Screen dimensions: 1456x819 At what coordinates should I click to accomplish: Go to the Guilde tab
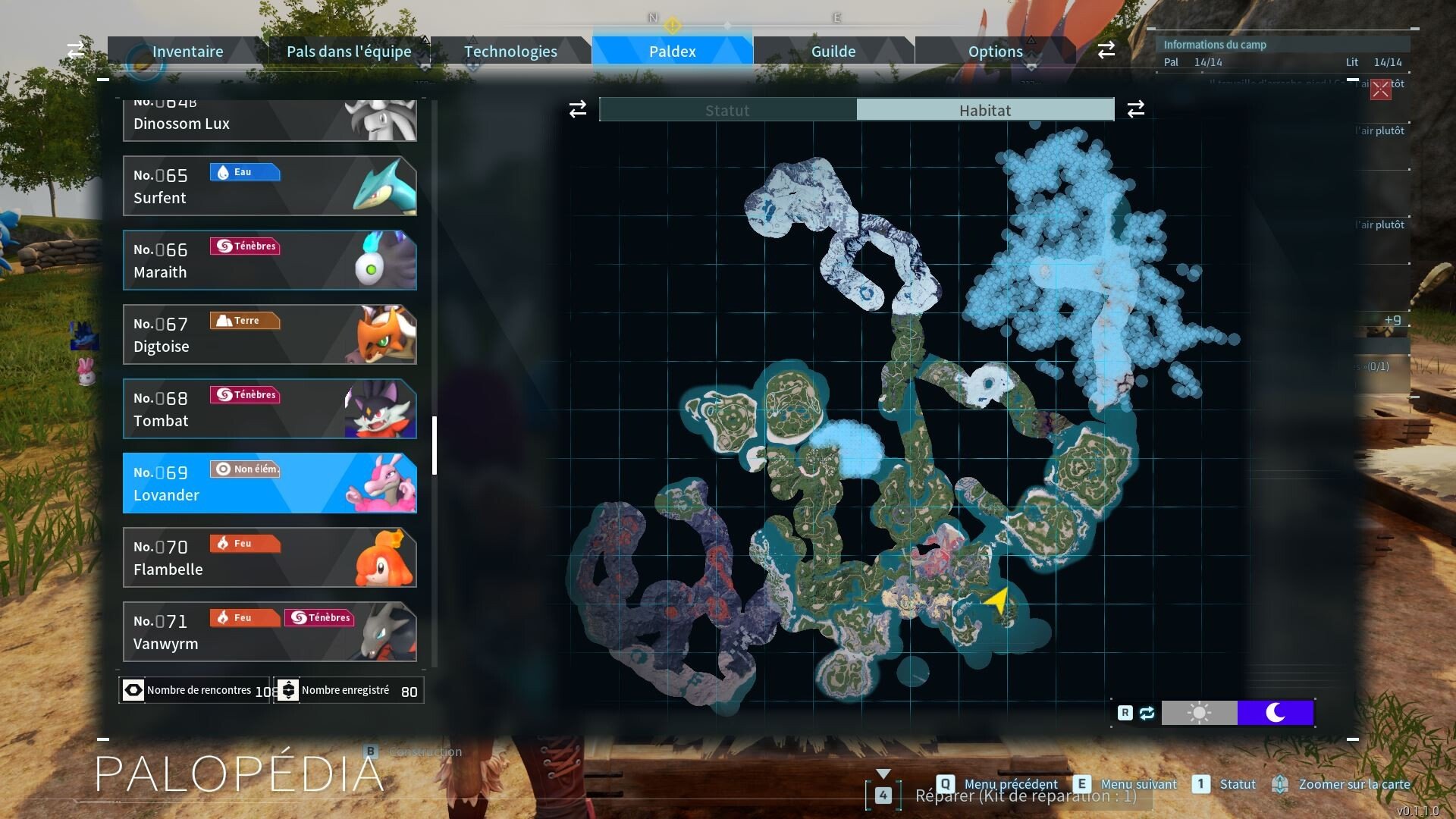(833, 52)
